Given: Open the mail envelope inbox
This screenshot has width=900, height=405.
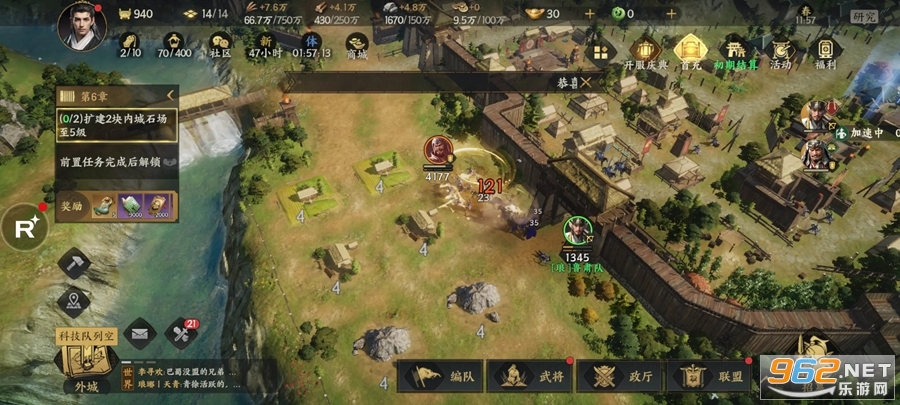Looking at the screenshot, I should click(x=140, y=331).
